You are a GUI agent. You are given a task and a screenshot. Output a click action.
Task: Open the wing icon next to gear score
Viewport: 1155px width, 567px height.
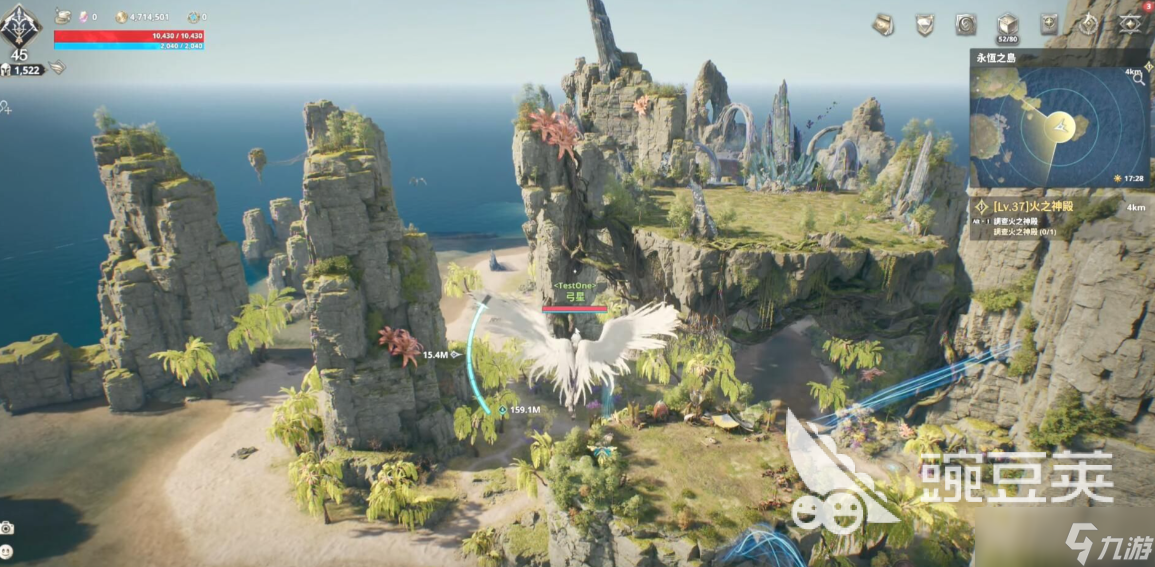tap(58, 68)
